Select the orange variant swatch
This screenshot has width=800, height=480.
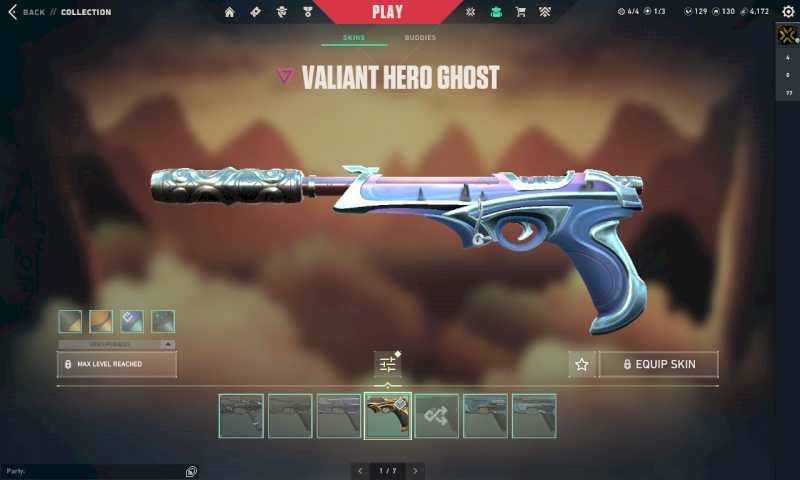101,321
